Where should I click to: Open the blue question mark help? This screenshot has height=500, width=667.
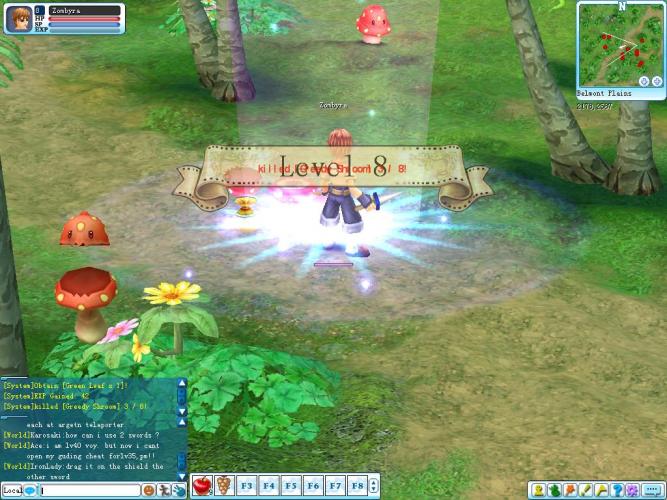[617, 490]
